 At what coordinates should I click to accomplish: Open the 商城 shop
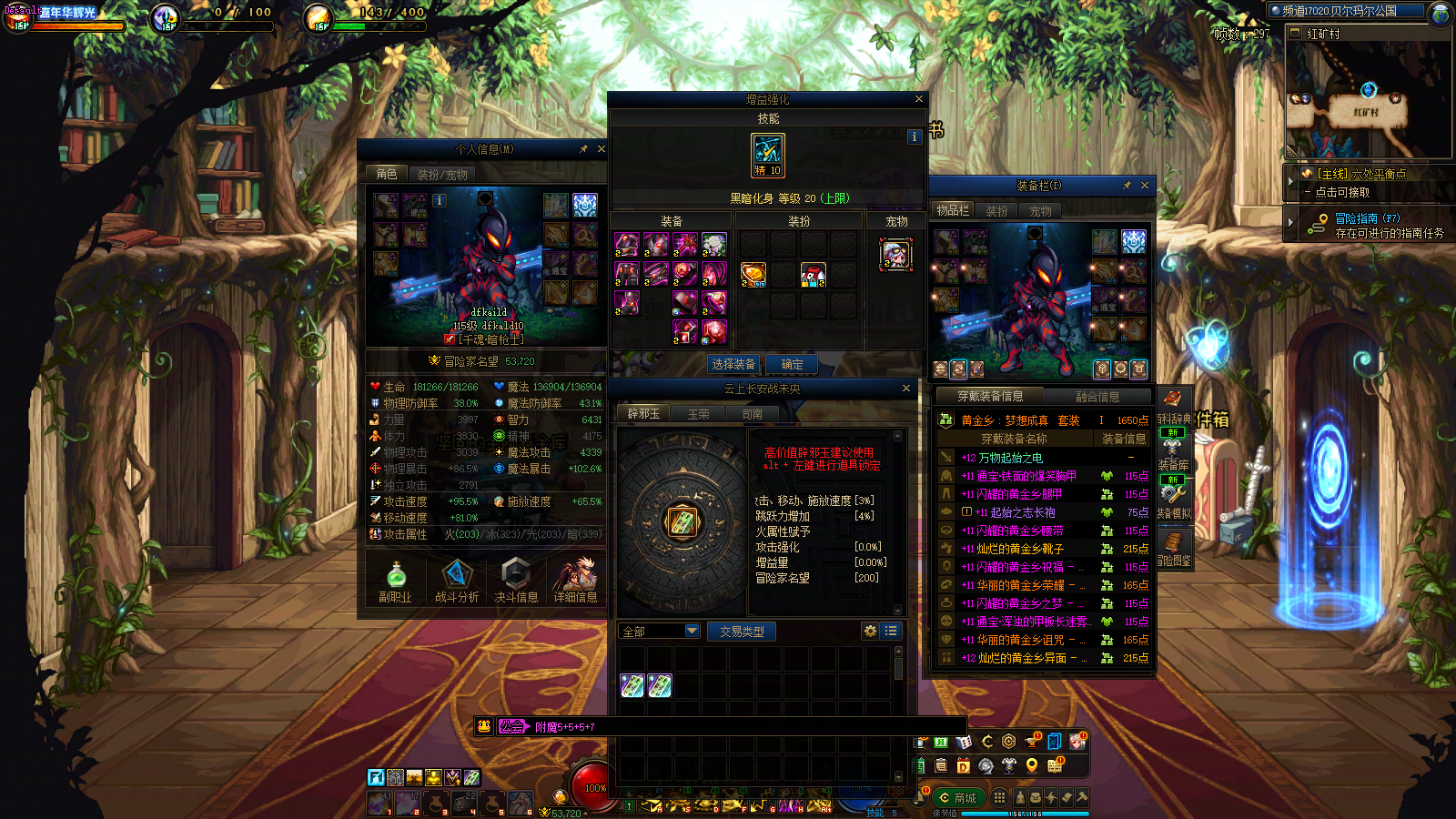coord(956,797)
